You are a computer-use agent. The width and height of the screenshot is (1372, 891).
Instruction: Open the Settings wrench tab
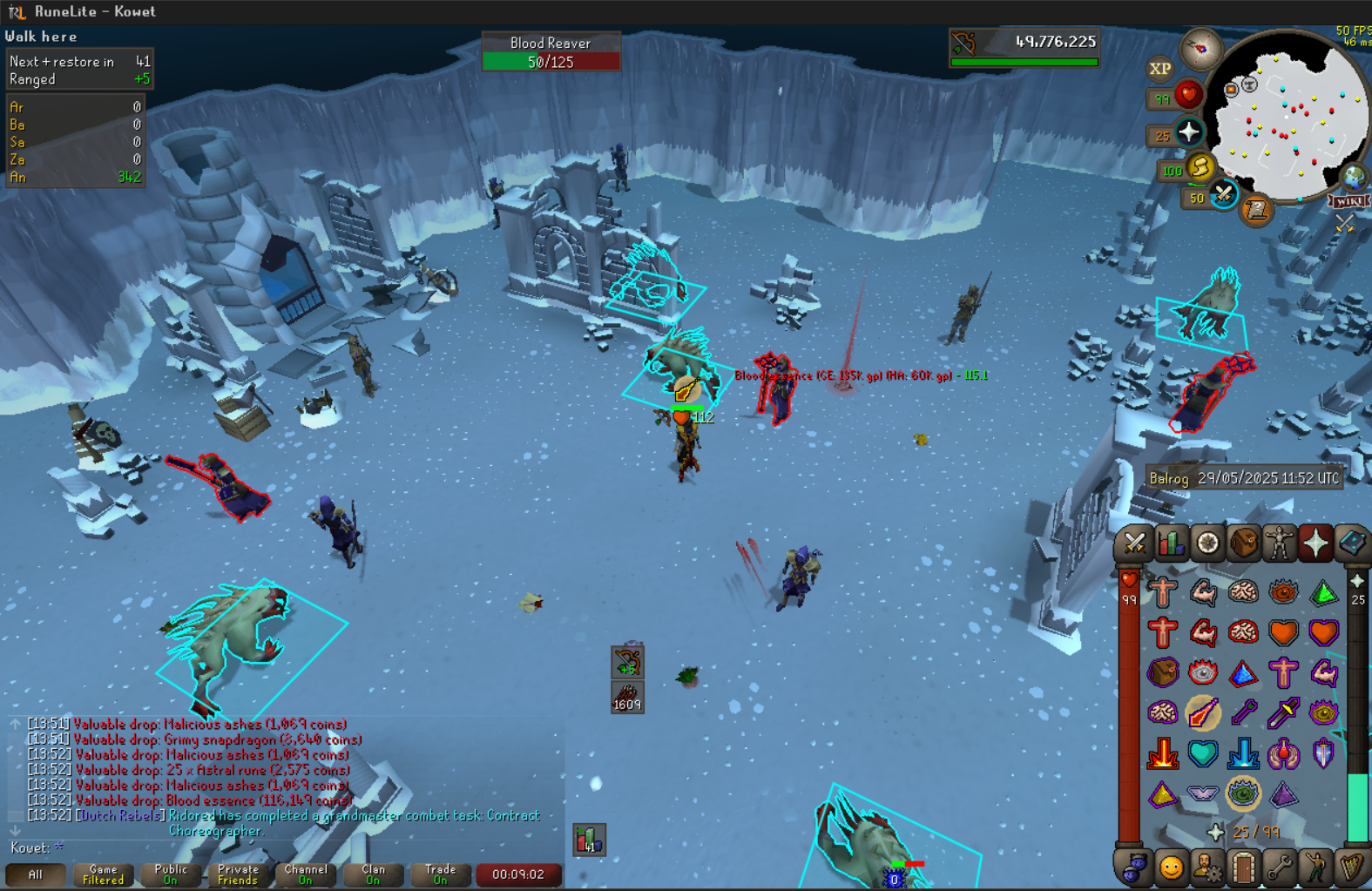click(x=1279, y=867)
